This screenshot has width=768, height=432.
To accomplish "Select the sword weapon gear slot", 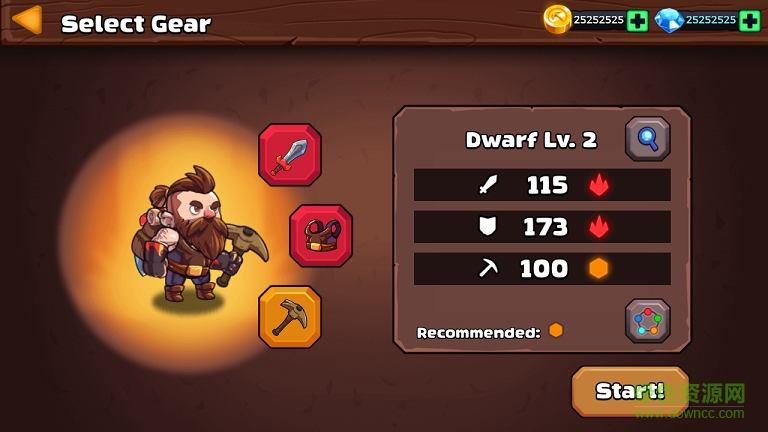I will tap(290, 155).
